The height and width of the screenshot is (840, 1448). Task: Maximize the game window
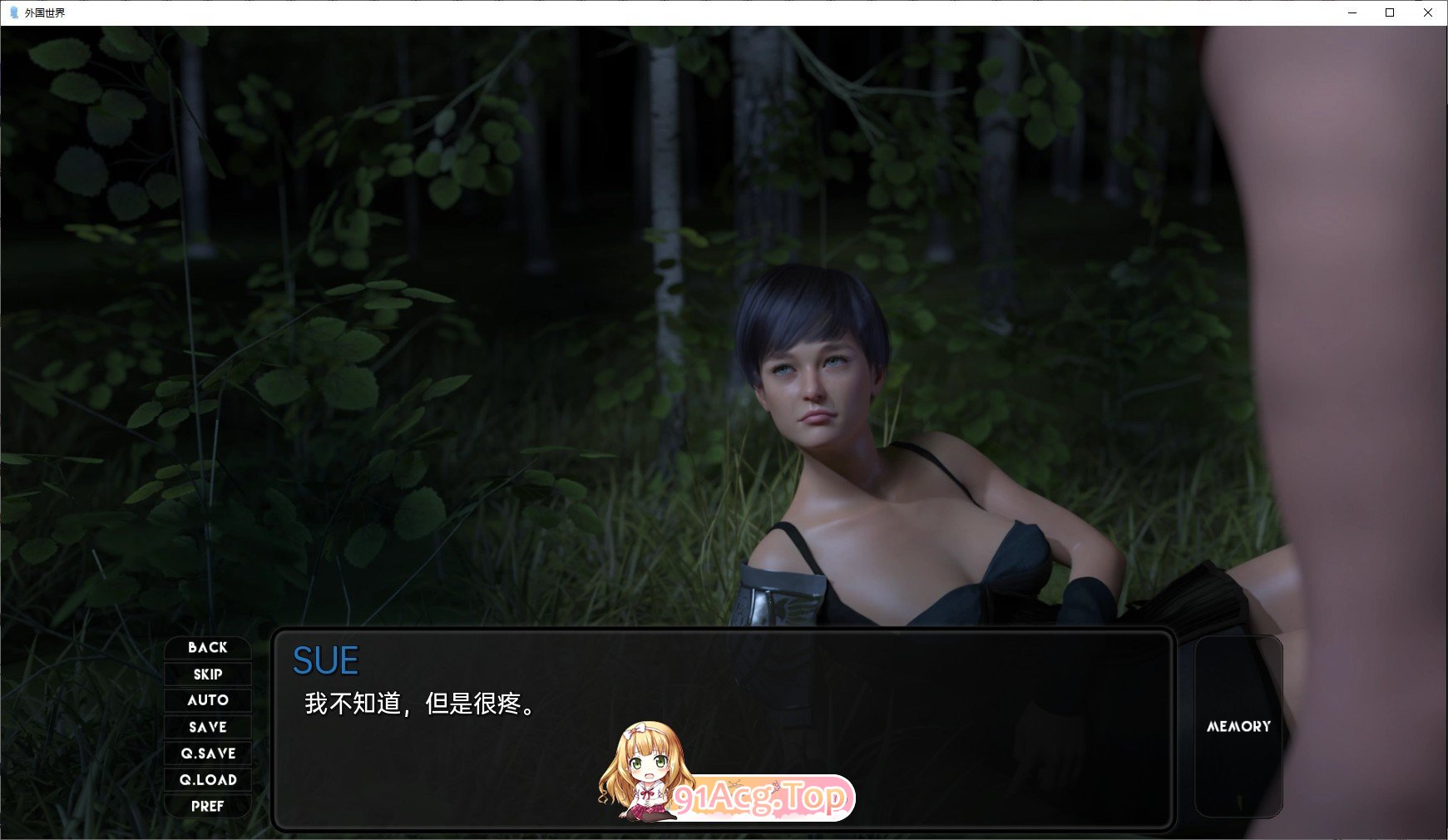[x=1388, y=13]
